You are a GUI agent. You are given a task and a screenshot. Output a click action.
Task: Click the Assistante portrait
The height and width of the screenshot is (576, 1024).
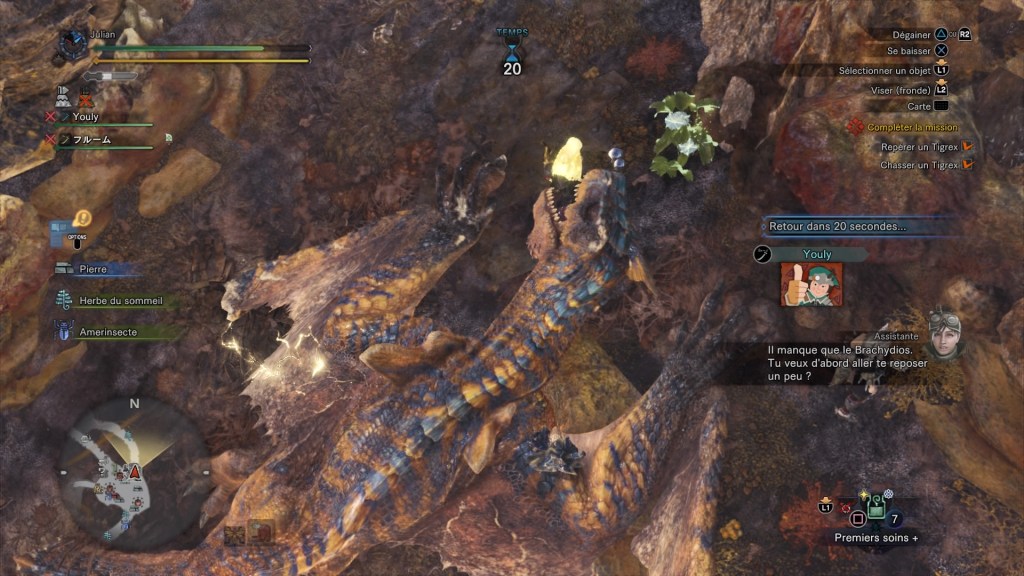click(x=947, y=334)
